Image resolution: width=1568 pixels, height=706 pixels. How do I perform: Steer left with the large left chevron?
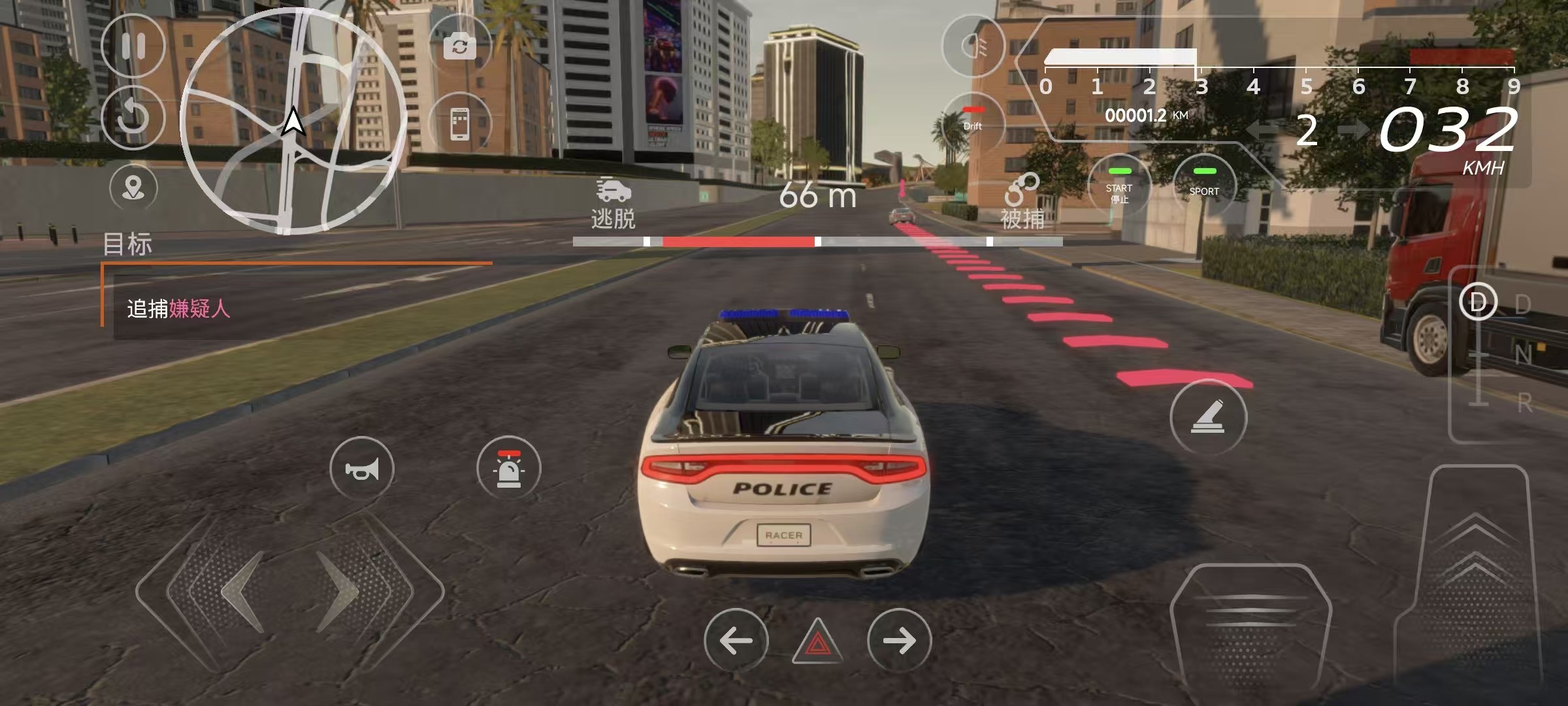click(x=242, y=592)
